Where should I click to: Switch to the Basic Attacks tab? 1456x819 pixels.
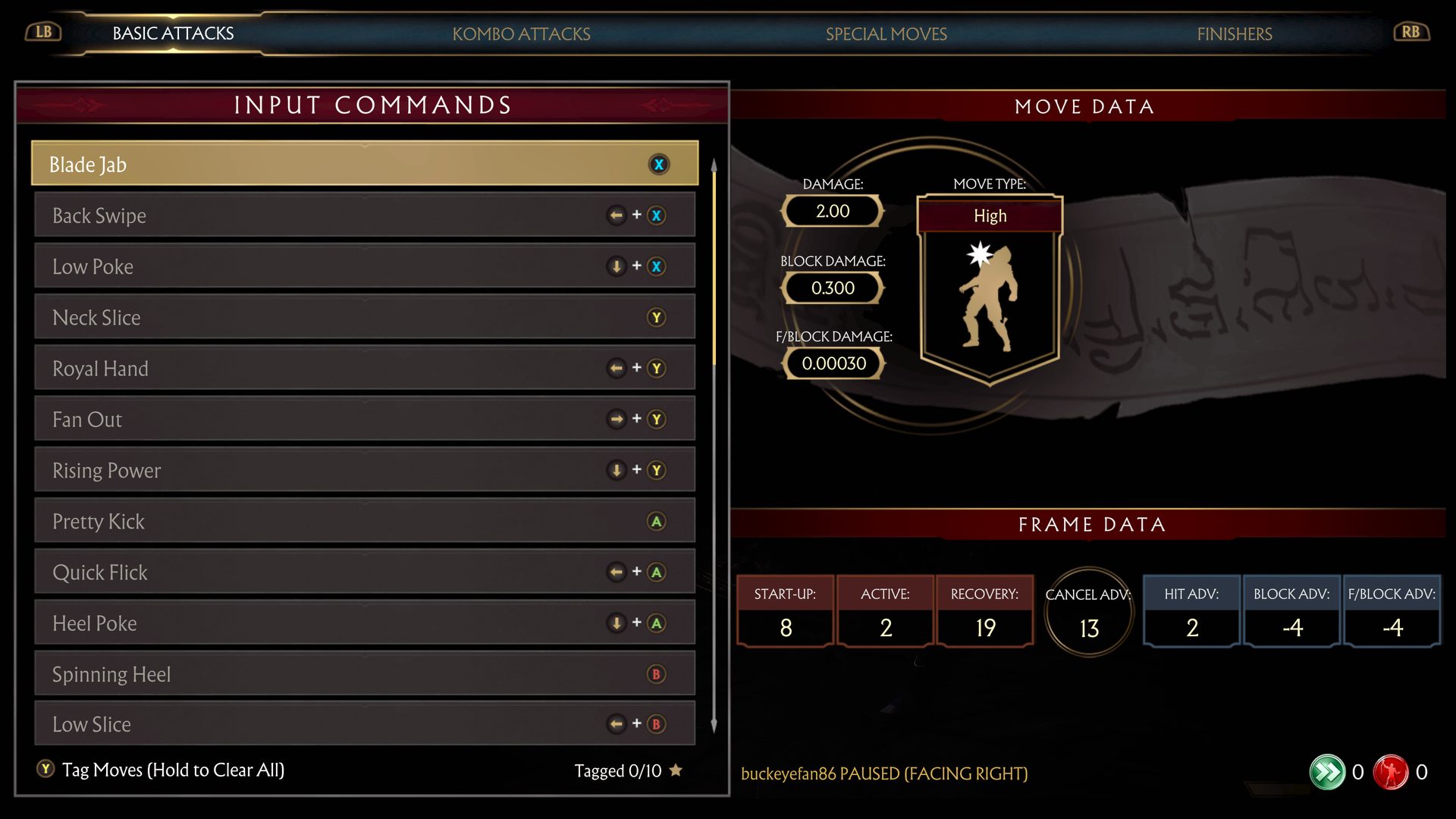(173, 33)
